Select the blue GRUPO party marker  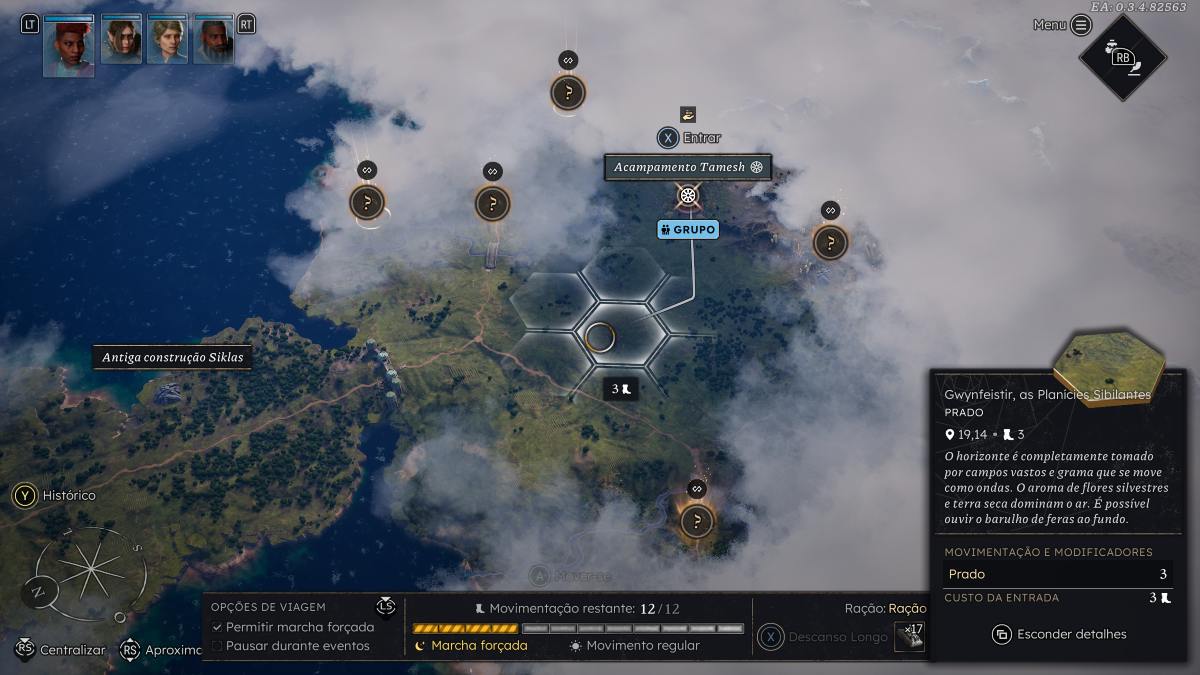688,230
